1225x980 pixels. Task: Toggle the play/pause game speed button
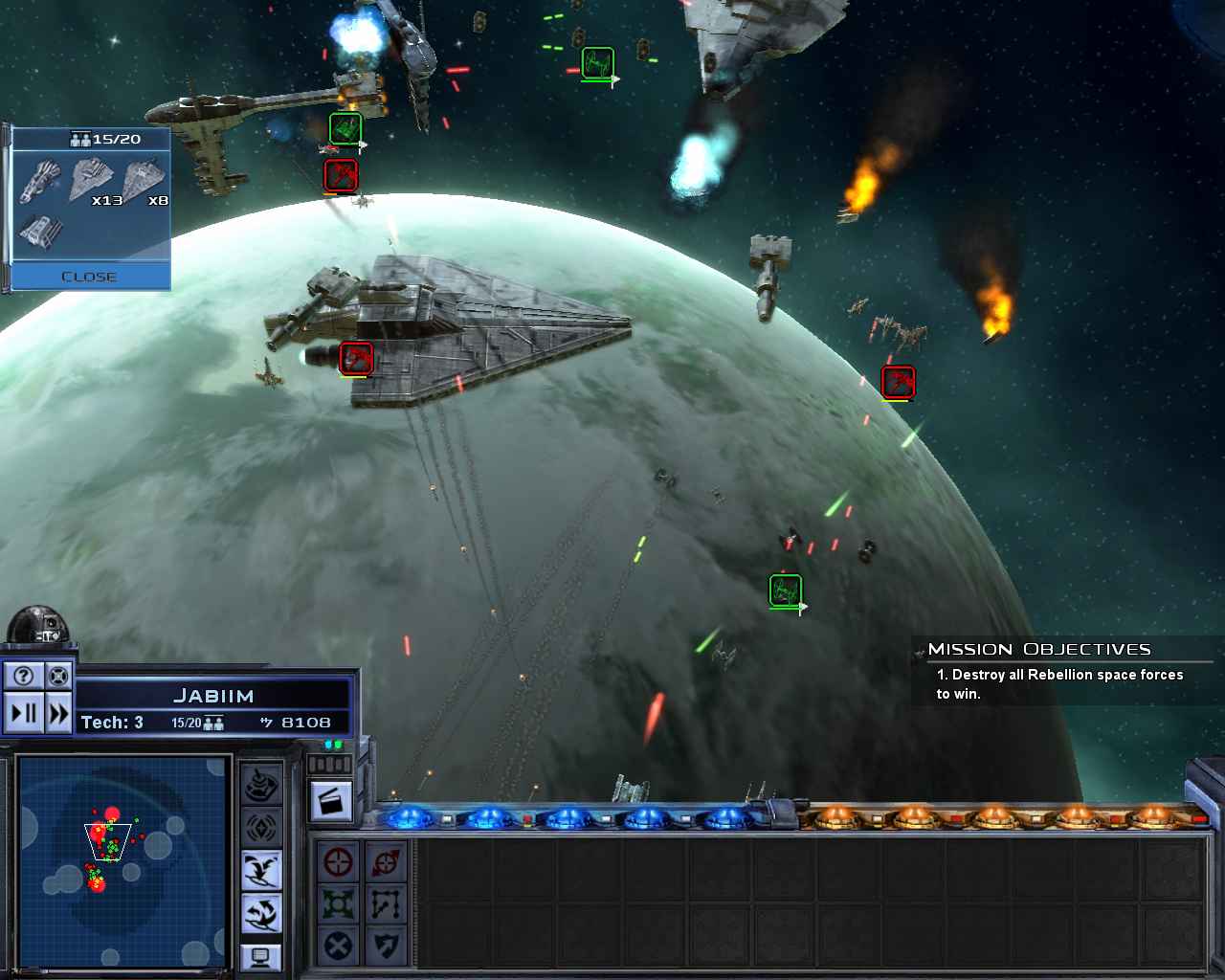24,713
